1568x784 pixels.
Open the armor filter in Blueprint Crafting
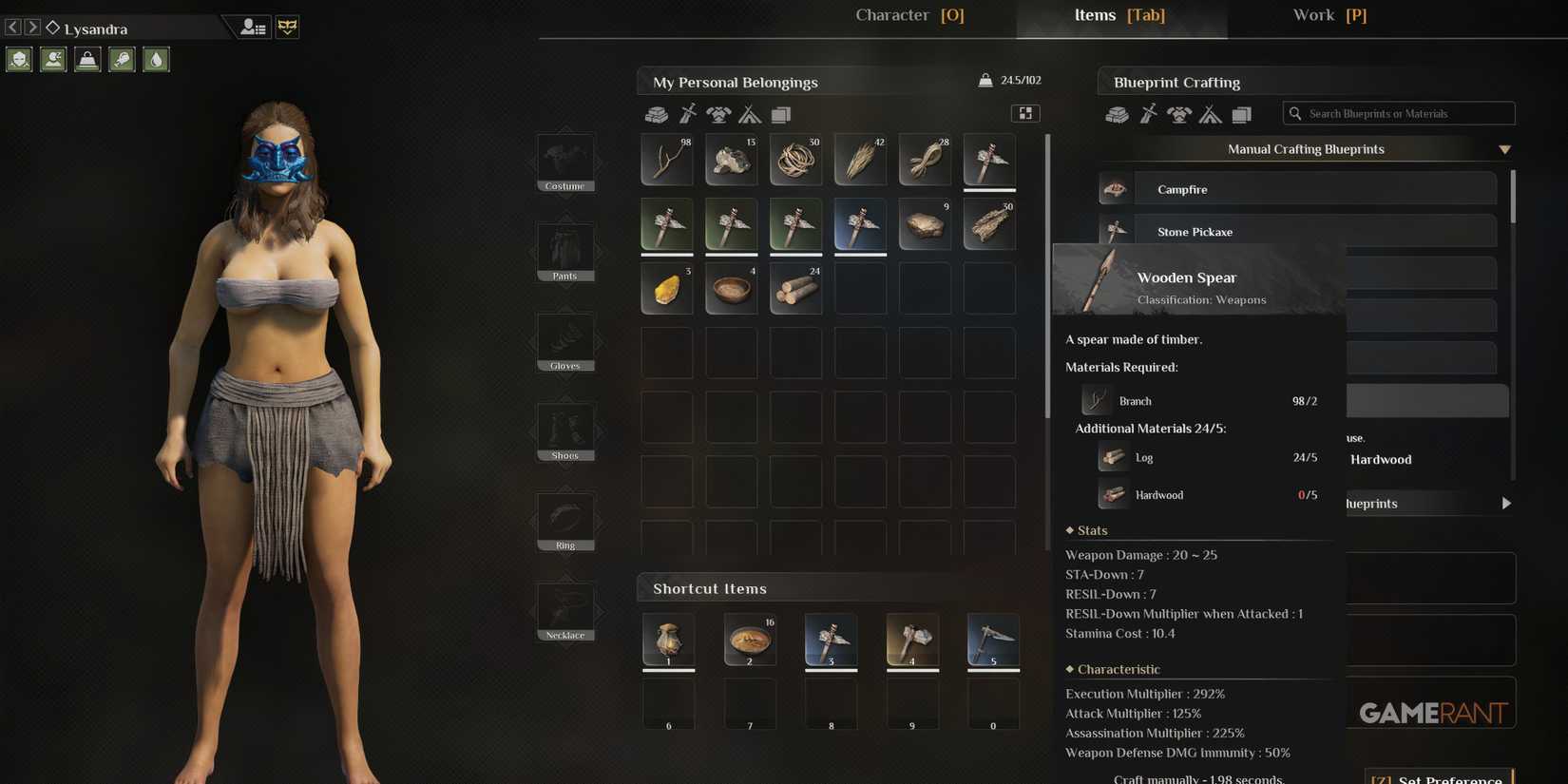(x=1178, y=114)
